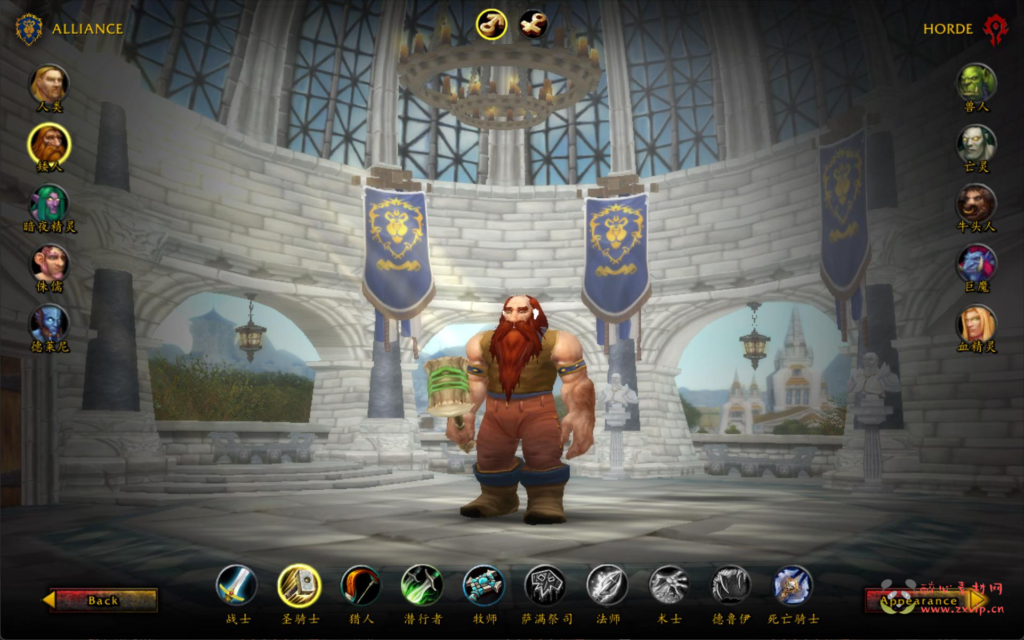Choose the Warrior class sword icon
This screenshot has height=640, width=1024.
click(x=237, y=585)
